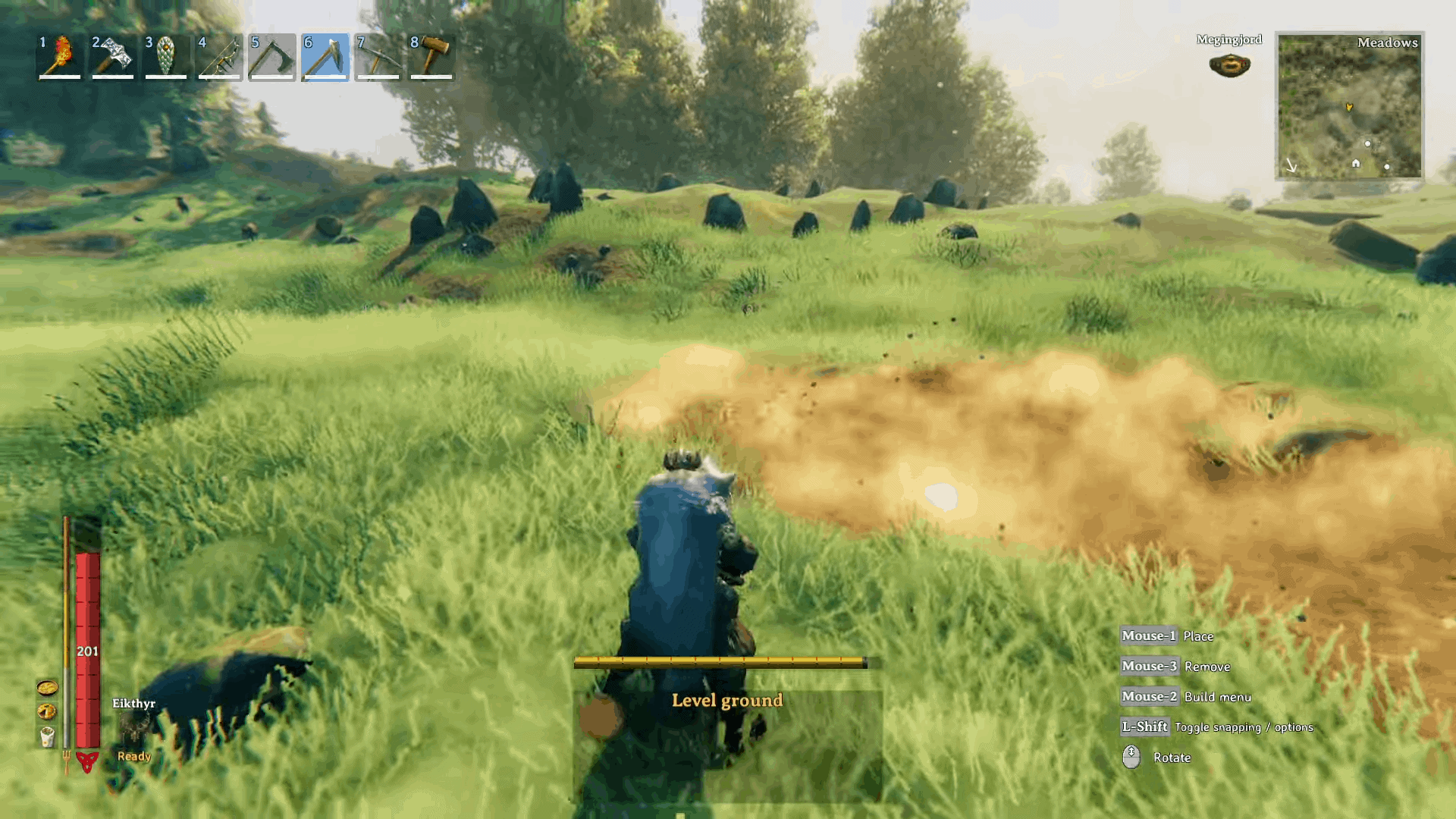The image size is (1456, 819).
Task: Click the highlighted hoe in slot 6
Action: (325, 58)
